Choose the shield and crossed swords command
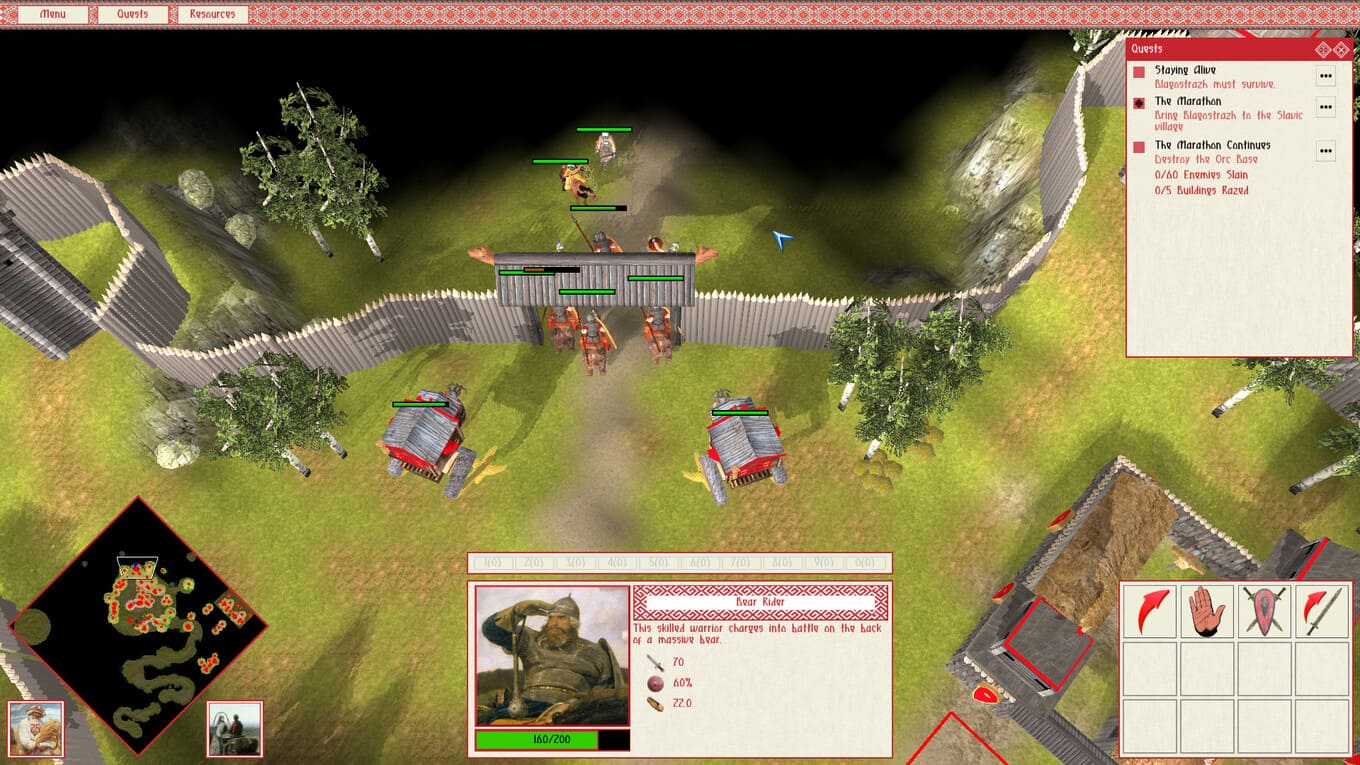This screenshot has height=765, width=1360. [x=1264, y=611]
